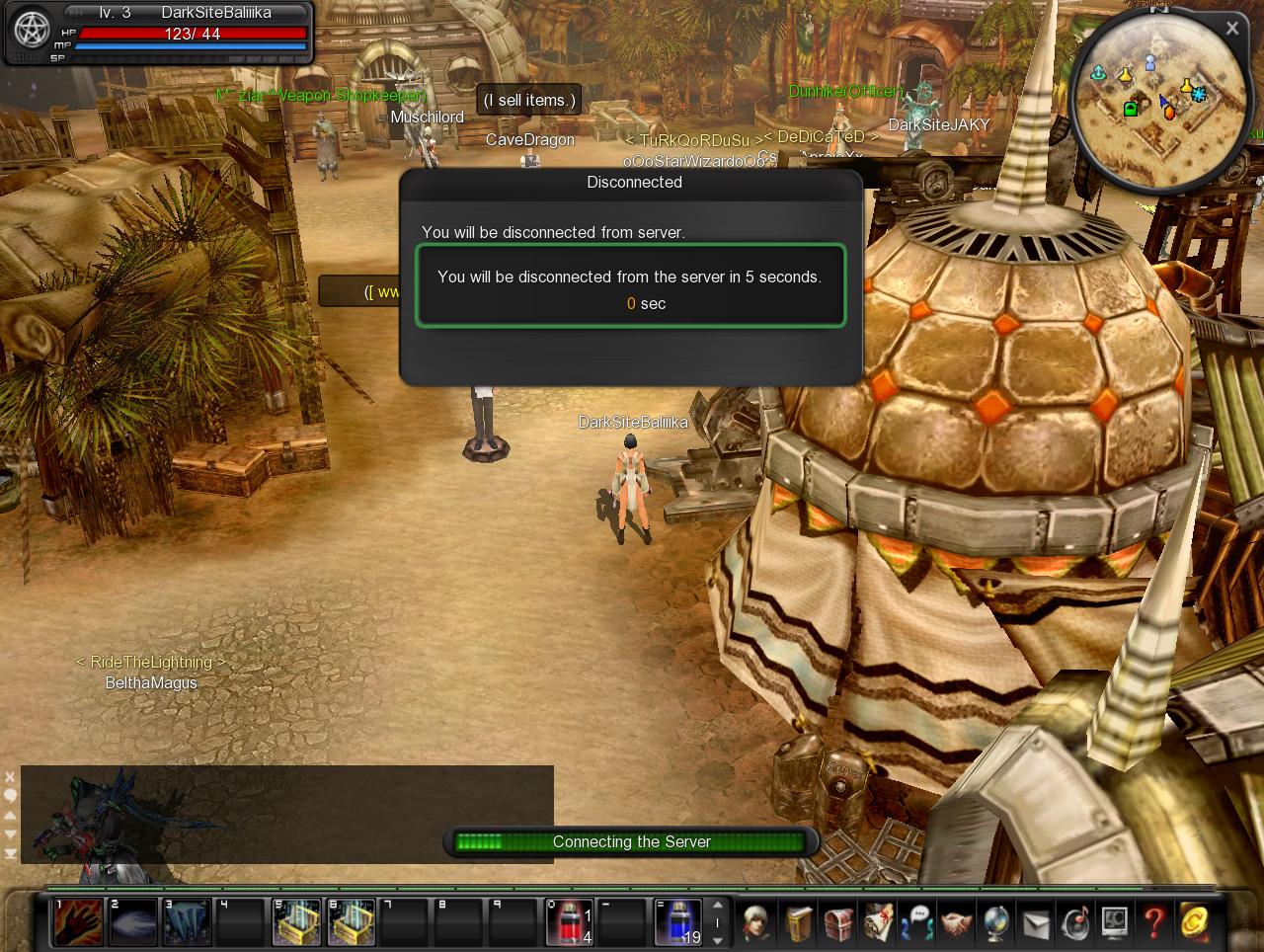Use the blue MP potion slot

tap(678, 922)
